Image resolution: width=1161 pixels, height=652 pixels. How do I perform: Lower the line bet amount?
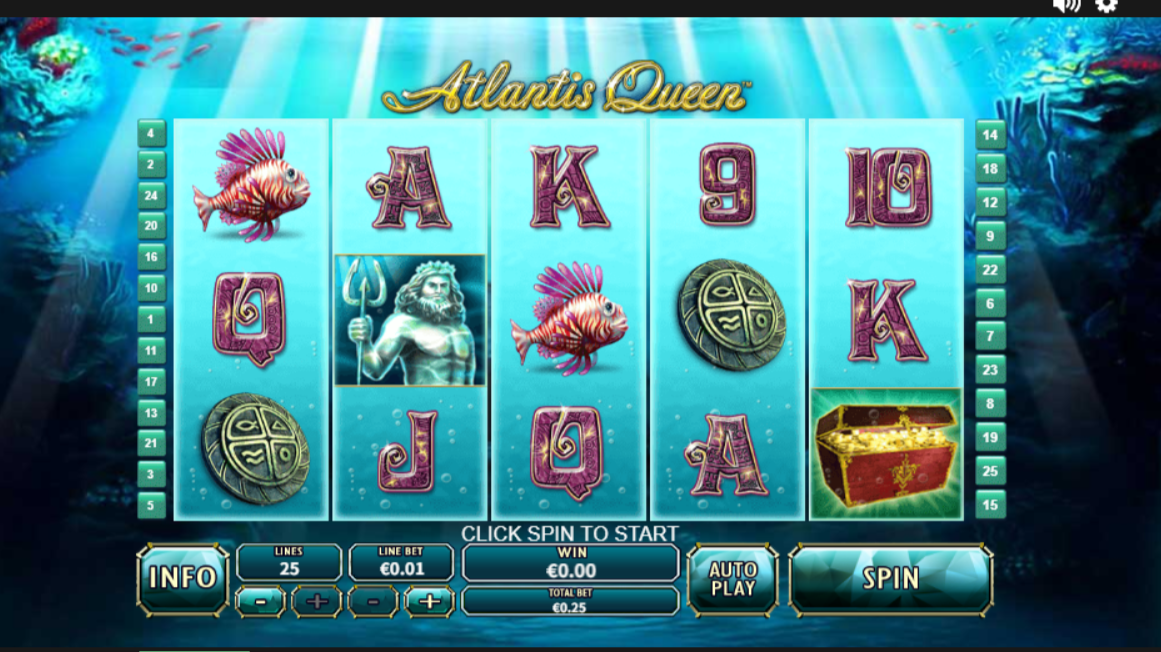[373, 602]
